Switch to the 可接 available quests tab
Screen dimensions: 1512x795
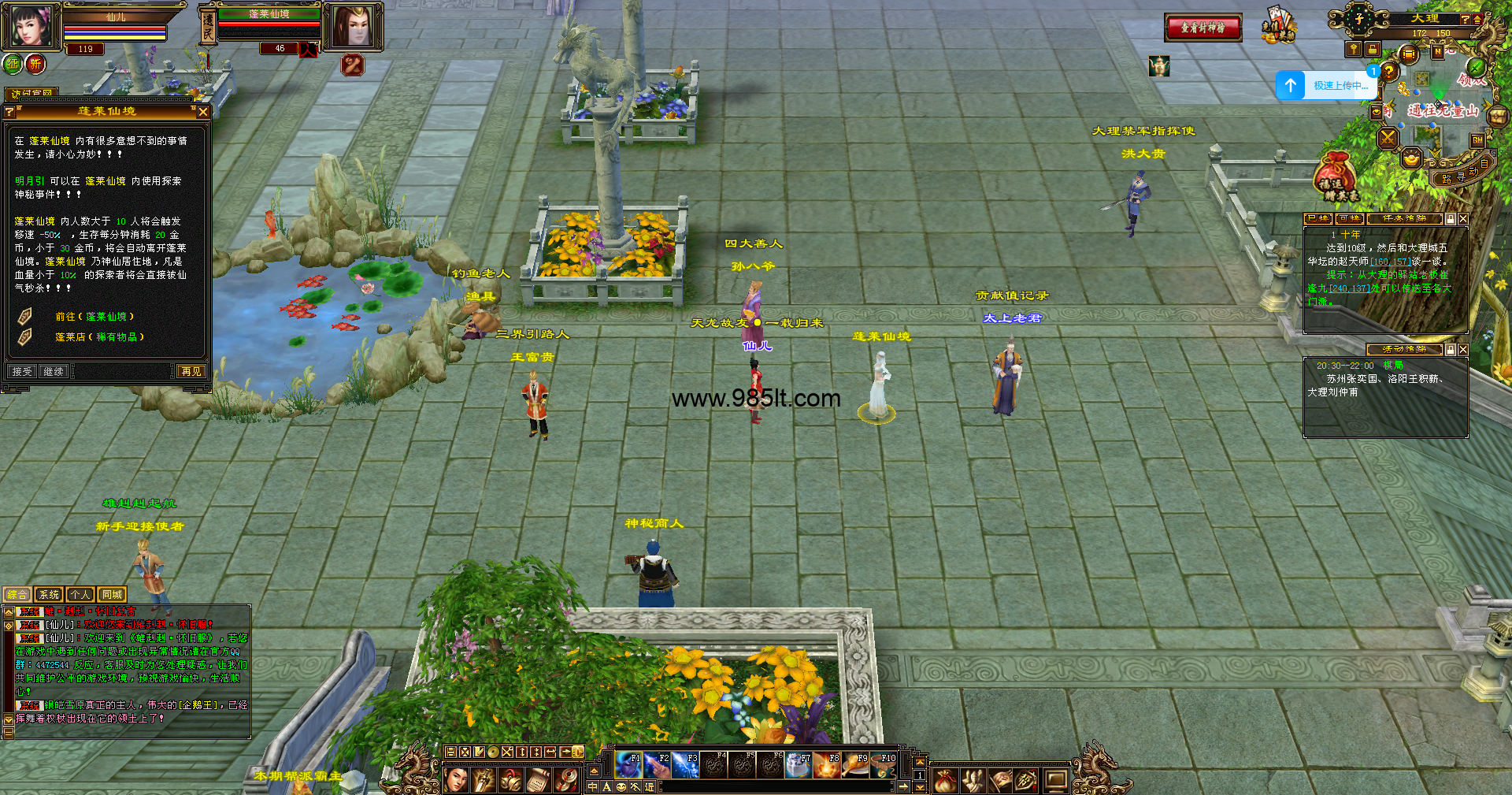(1349, 218)
